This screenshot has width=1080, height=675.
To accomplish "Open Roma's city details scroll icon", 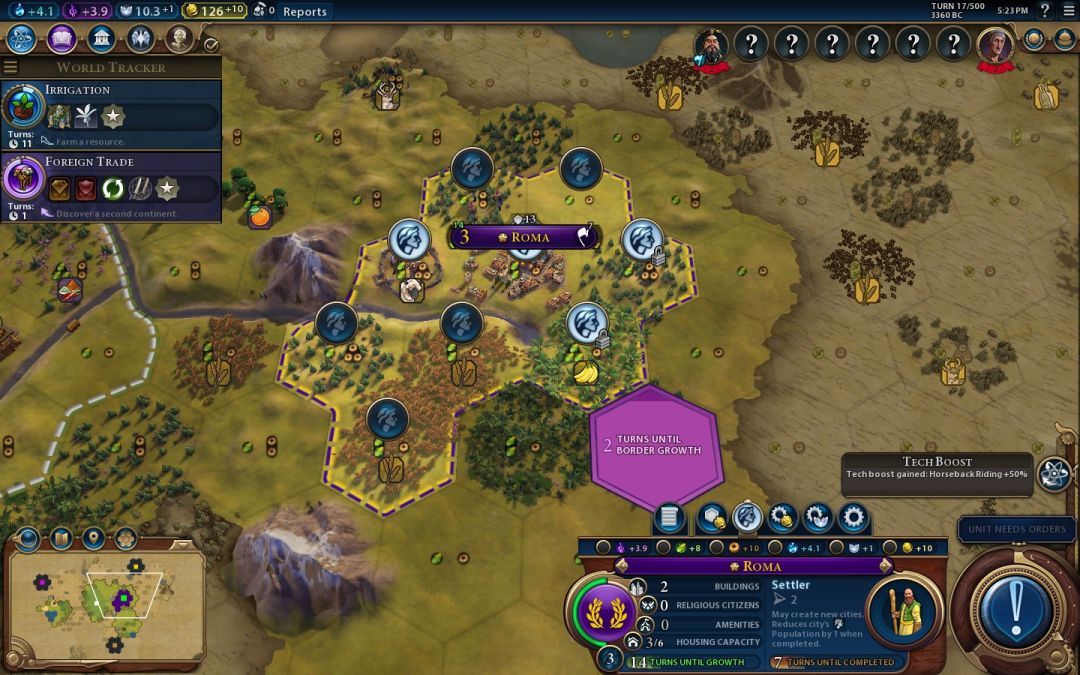I will (x=669, y=518).
